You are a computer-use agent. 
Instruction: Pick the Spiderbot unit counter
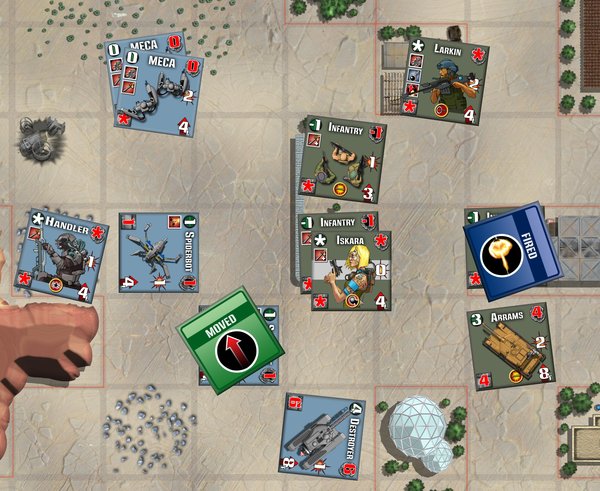tap(158, 251)
